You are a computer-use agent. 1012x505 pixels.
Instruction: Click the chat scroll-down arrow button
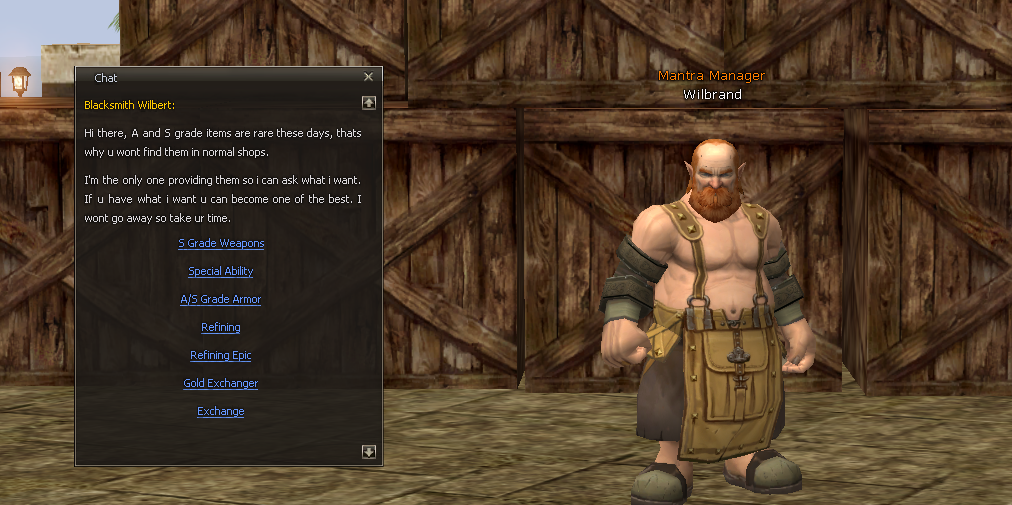(x=369, y=452)
